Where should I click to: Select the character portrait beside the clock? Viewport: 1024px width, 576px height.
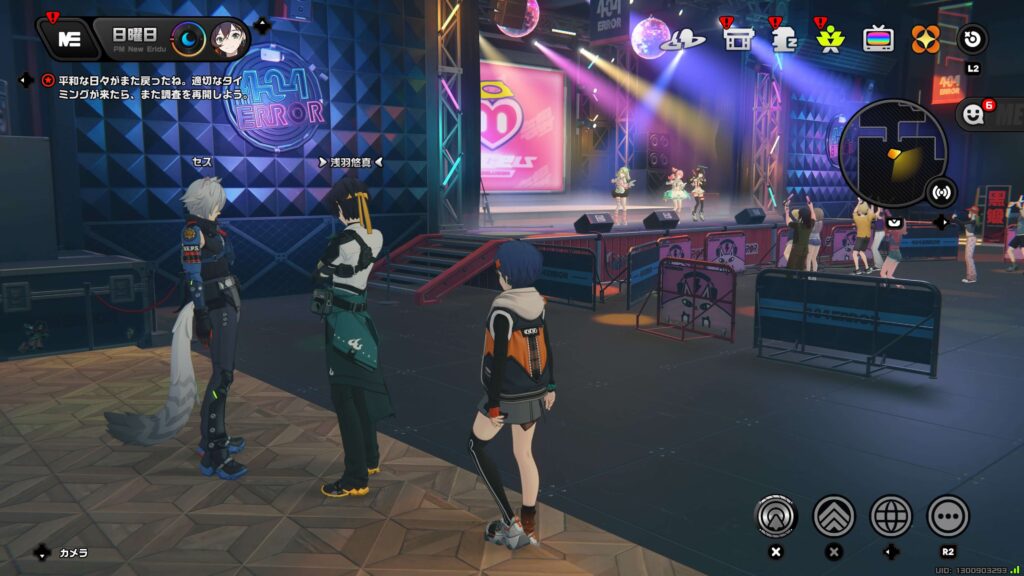[x=229, y=39]
